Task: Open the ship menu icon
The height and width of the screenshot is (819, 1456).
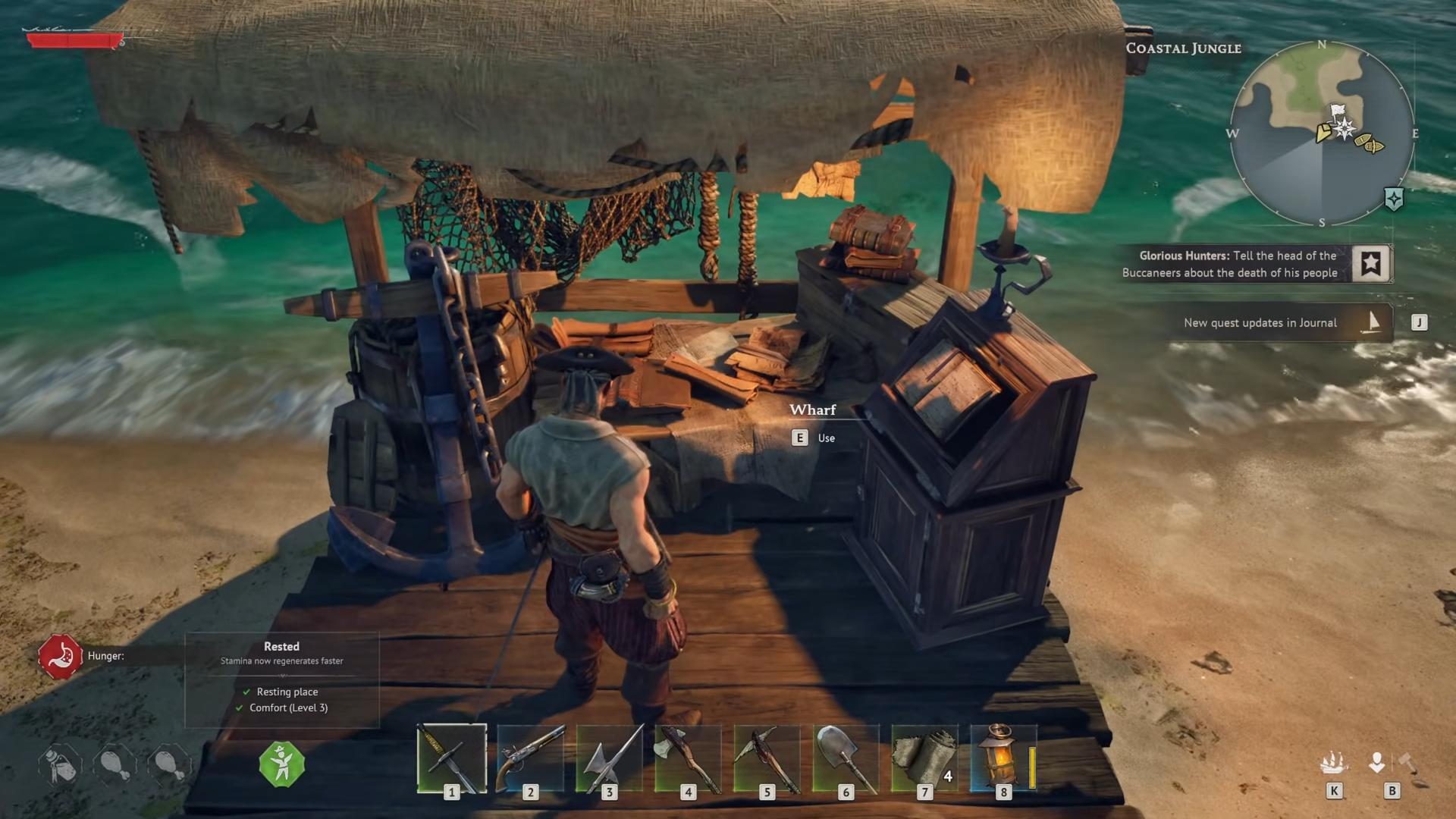Action: [1333, 763]
